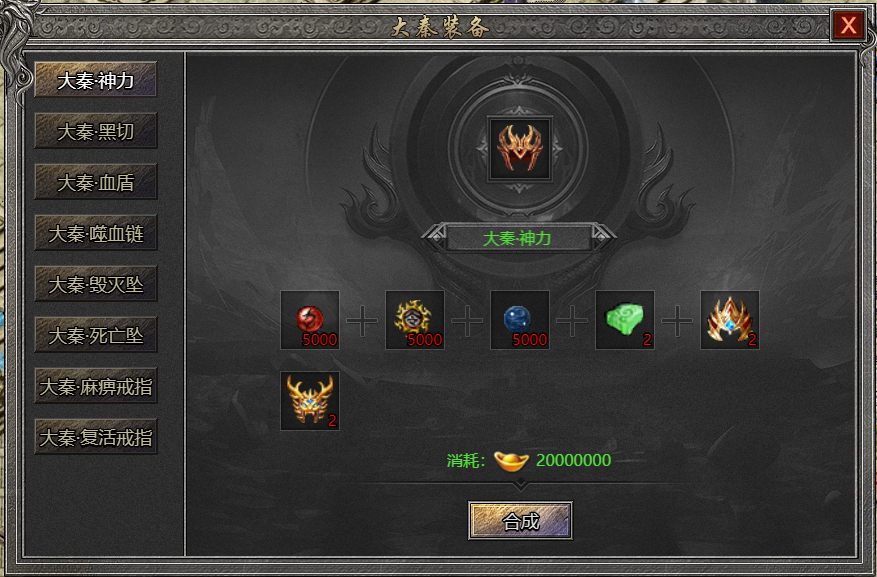Switch to 大秦·麻痹戒指 tab
877x577 pixels.
coord(96,386)
